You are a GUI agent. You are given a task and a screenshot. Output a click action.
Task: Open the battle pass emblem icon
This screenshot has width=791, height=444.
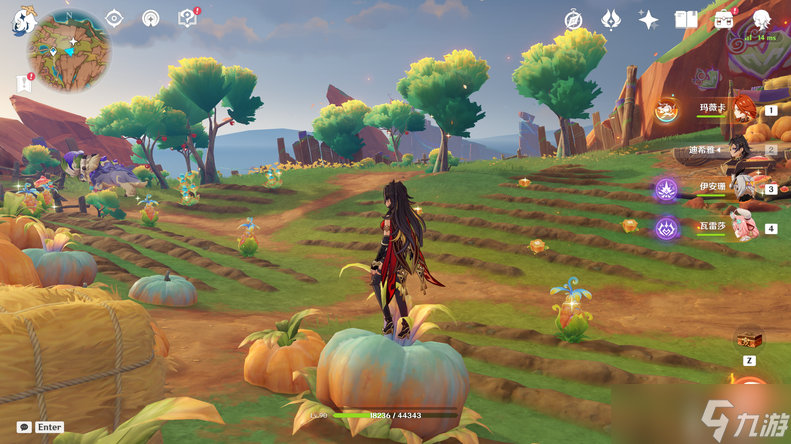611,20
